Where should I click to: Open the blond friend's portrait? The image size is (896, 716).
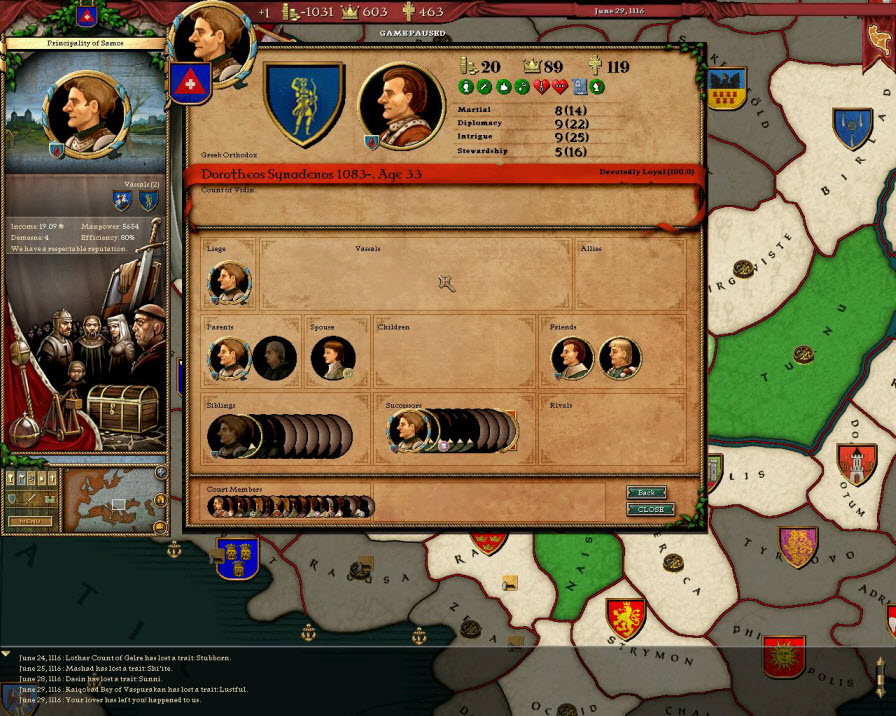point(621,358)
